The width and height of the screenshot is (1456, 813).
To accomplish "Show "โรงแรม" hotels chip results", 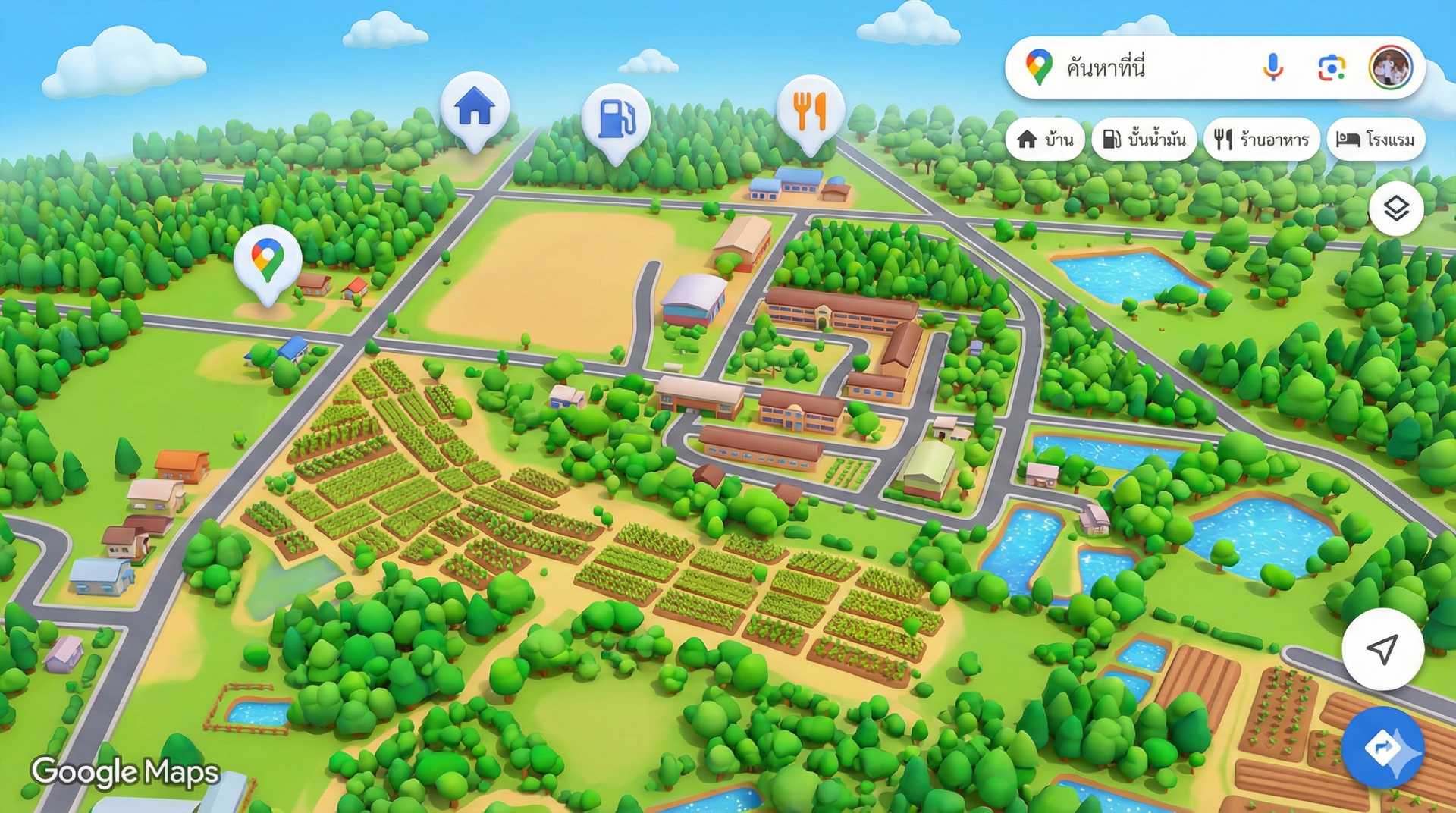I will pyautogui.click(x=1376, y=140).
